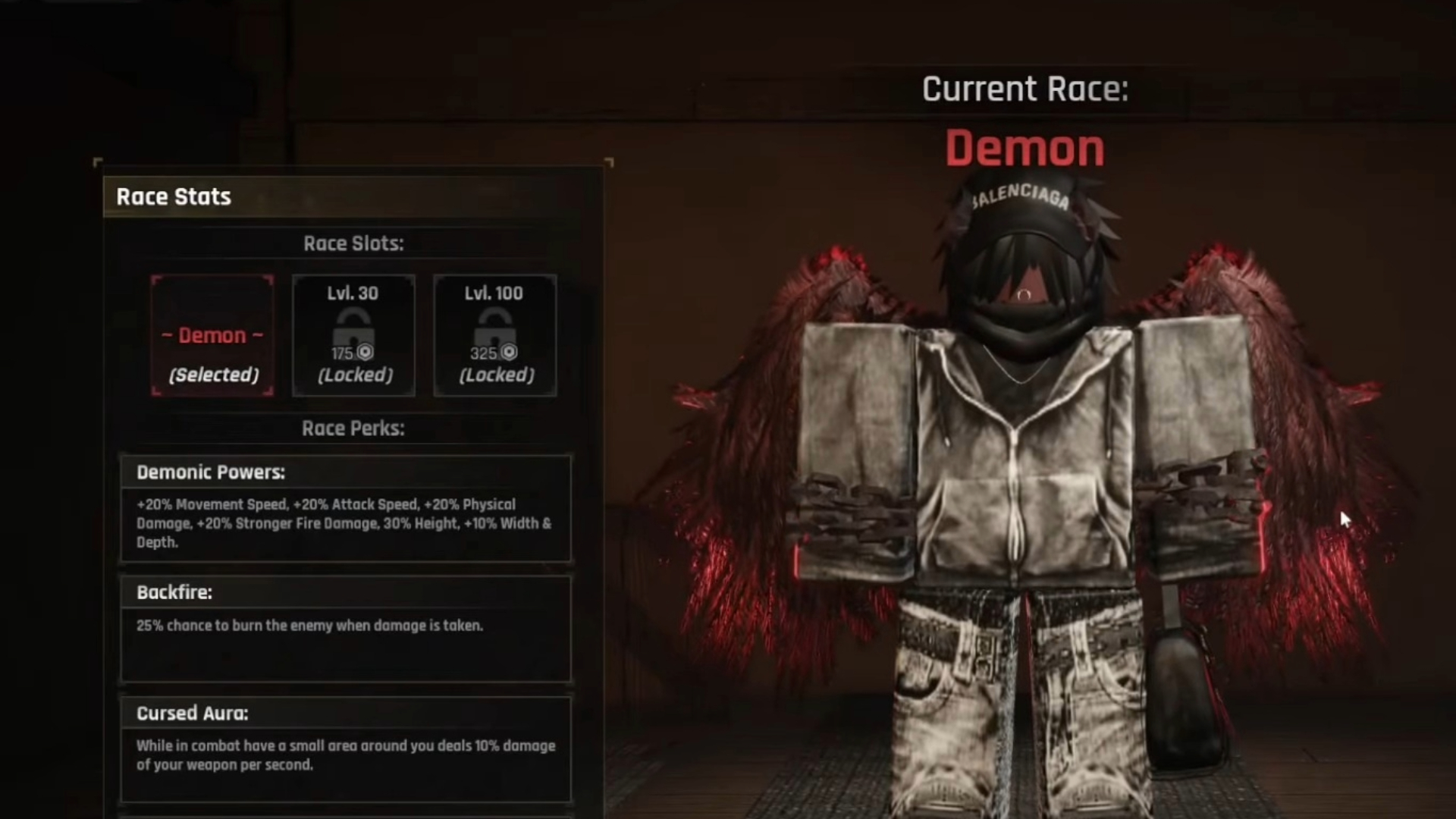Click the Robux icon next to 175

[x=364, y=352]
